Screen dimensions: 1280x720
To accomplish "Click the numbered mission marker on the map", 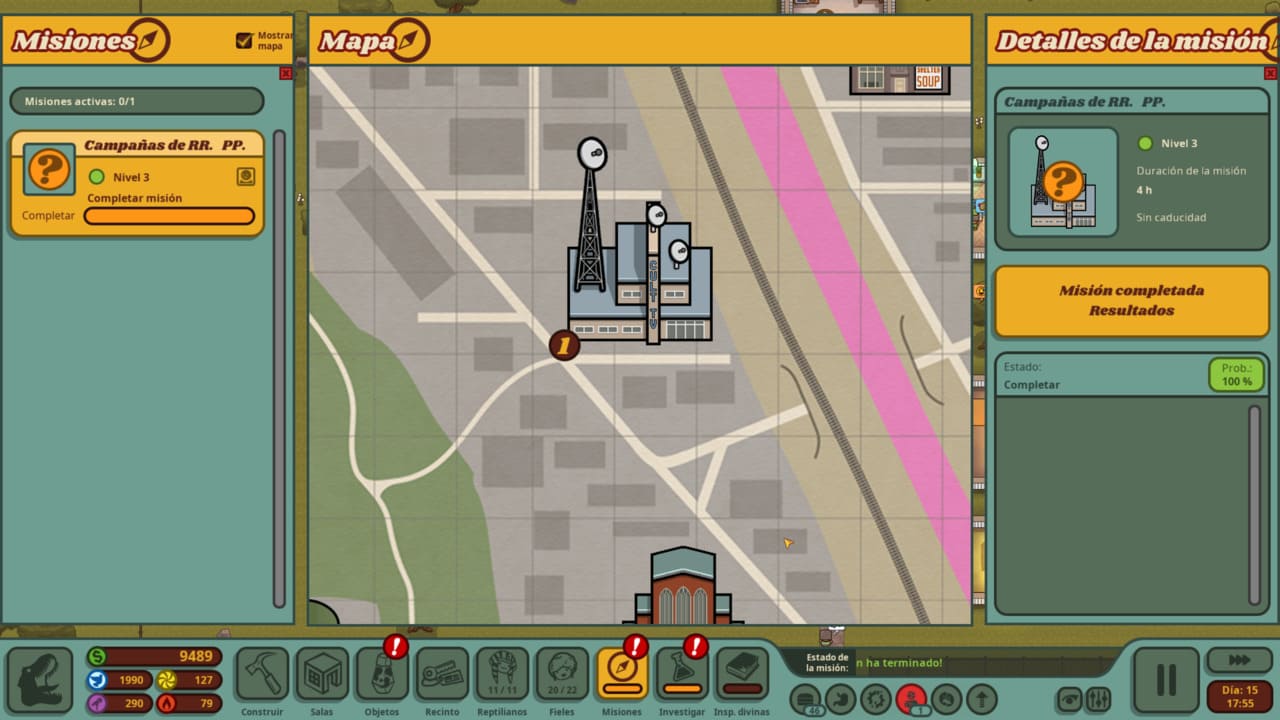I will click(564, 346).
